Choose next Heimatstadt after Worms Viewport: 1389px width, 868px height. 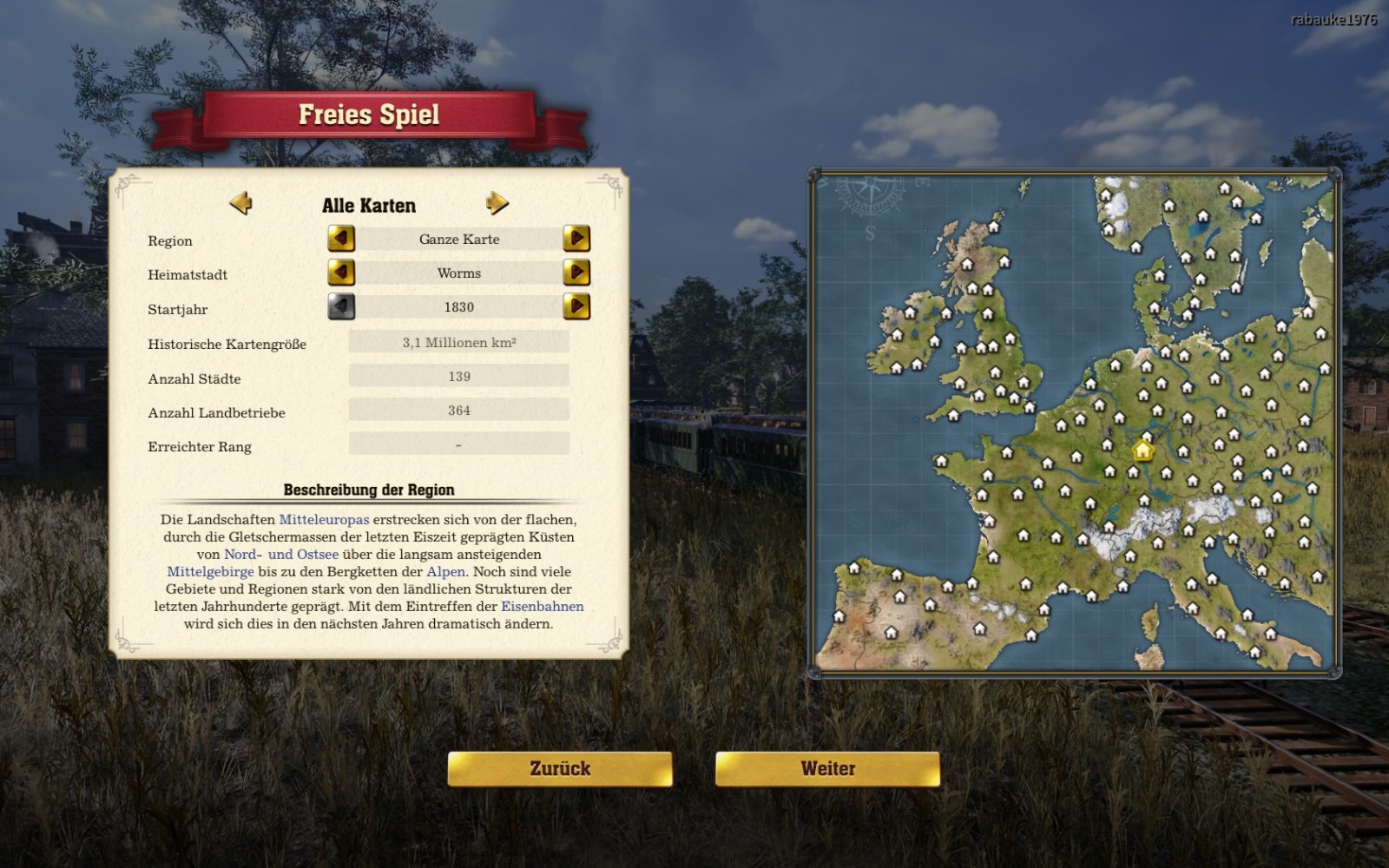pyautogui.click(x=576, y=273)
